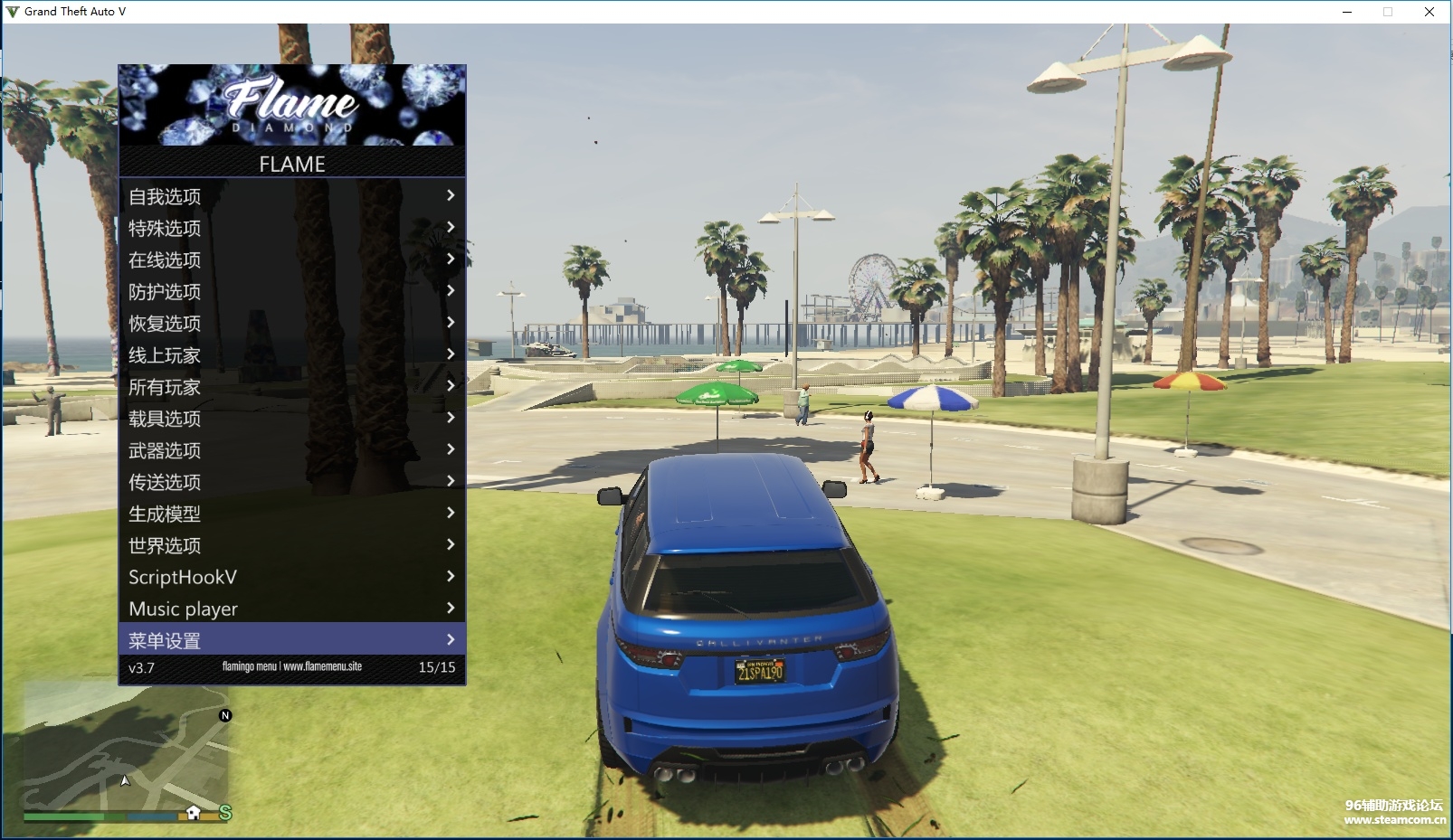The width and height of the screenshot is (1453, 840).
Task: Open the 所有玩家 entry
Action: coord(291,387)
